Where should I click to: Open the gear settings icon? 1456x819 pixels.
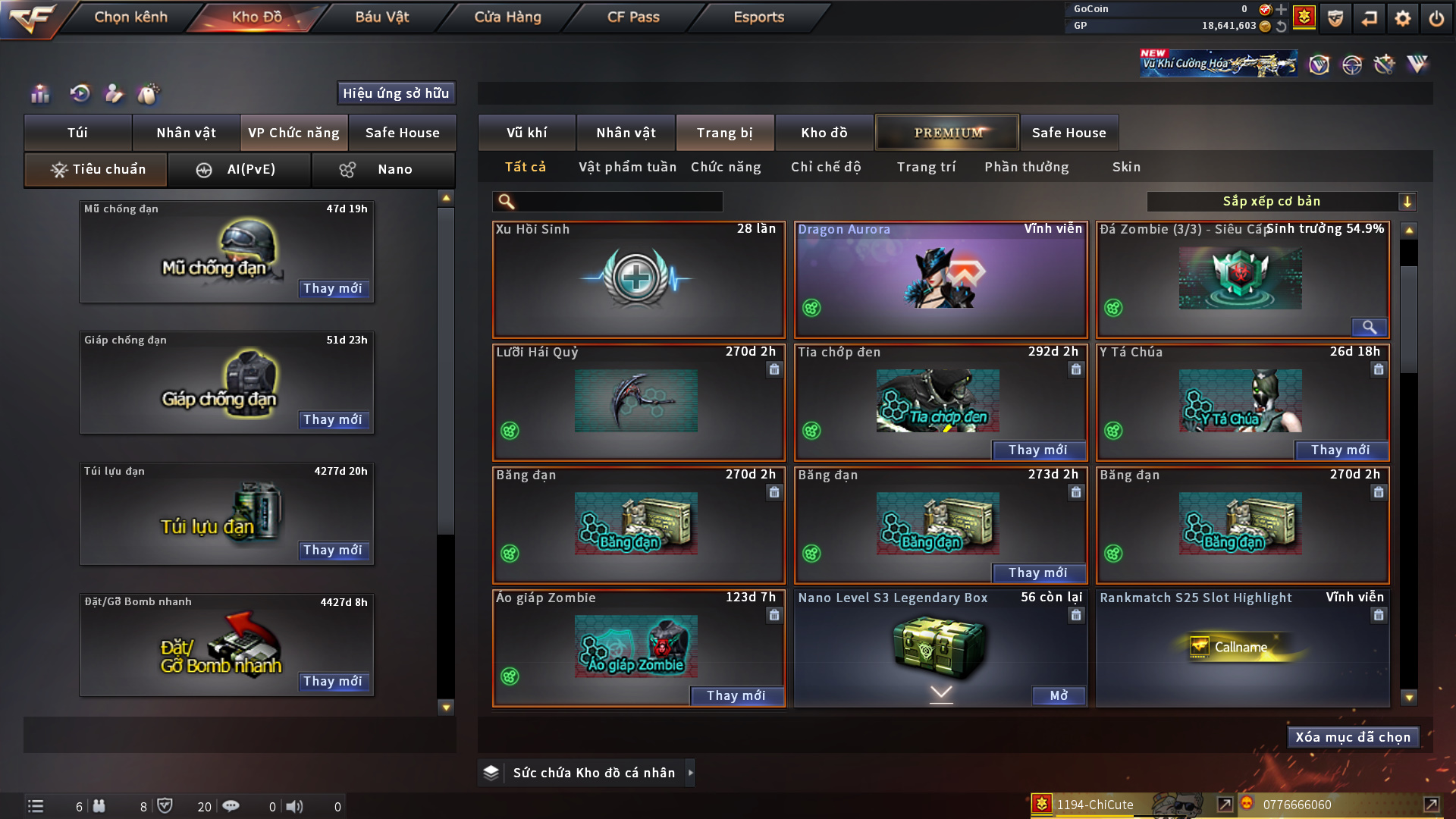(x=1403, y=18)
